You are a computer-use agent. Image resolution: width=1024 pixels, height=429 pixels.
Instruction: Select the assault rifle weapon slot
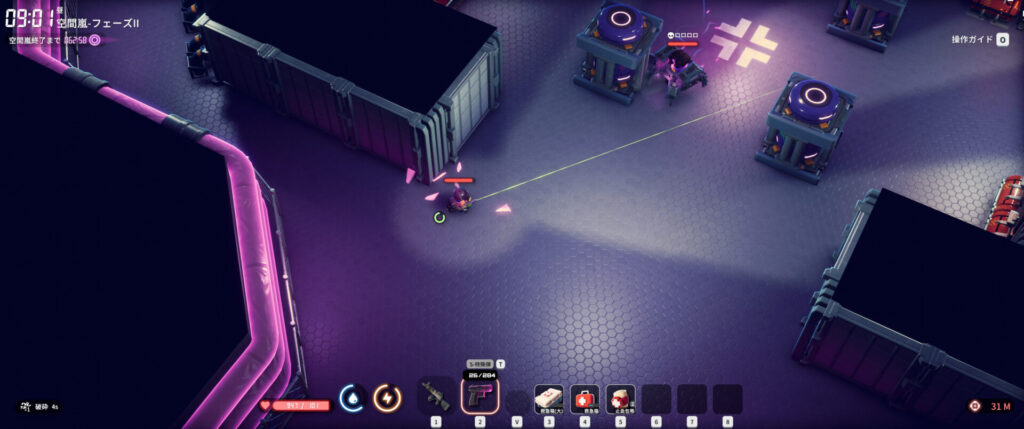click(x=436, y=397)
